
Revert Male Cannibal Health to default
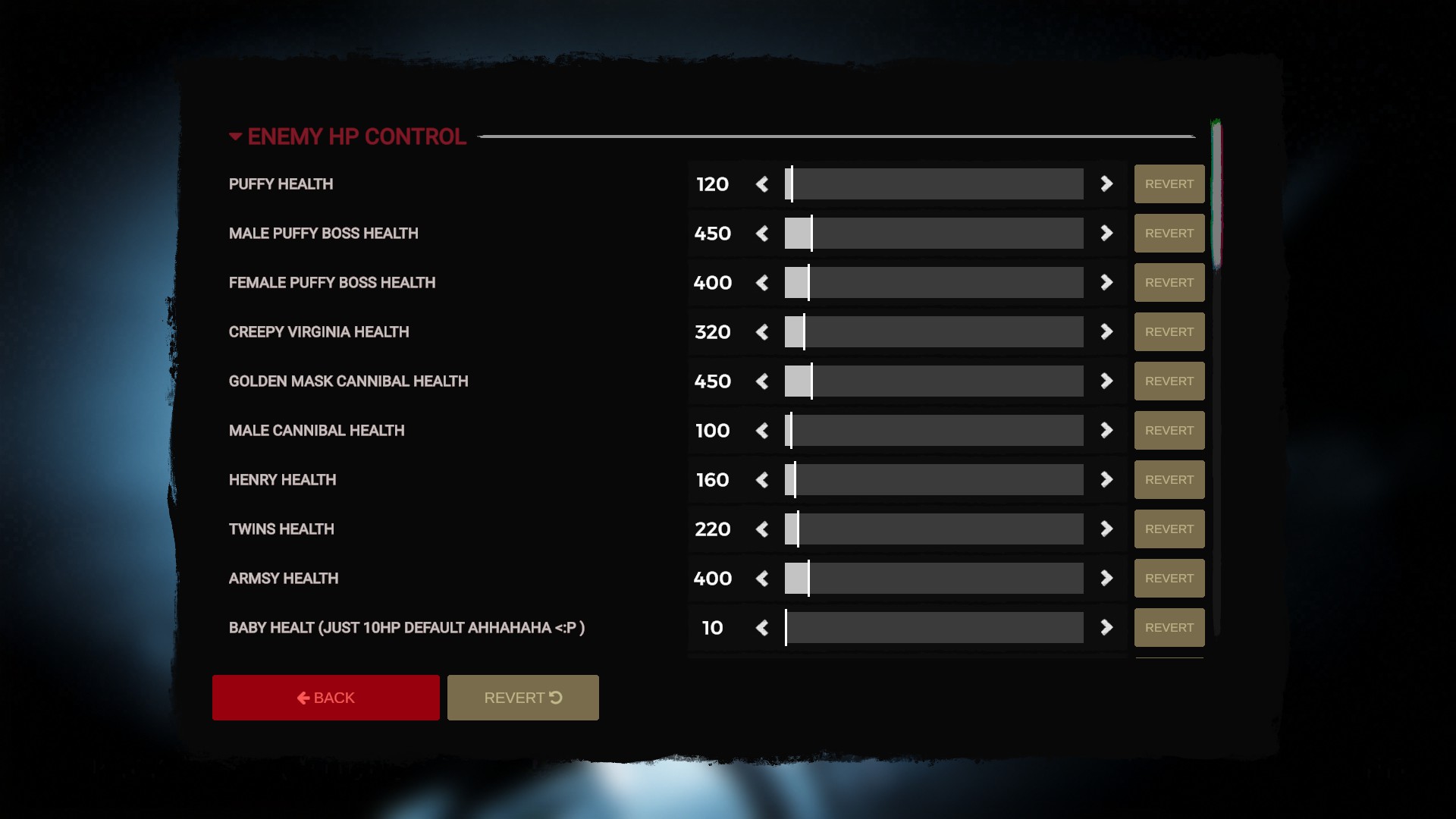tap(1169, 430)
